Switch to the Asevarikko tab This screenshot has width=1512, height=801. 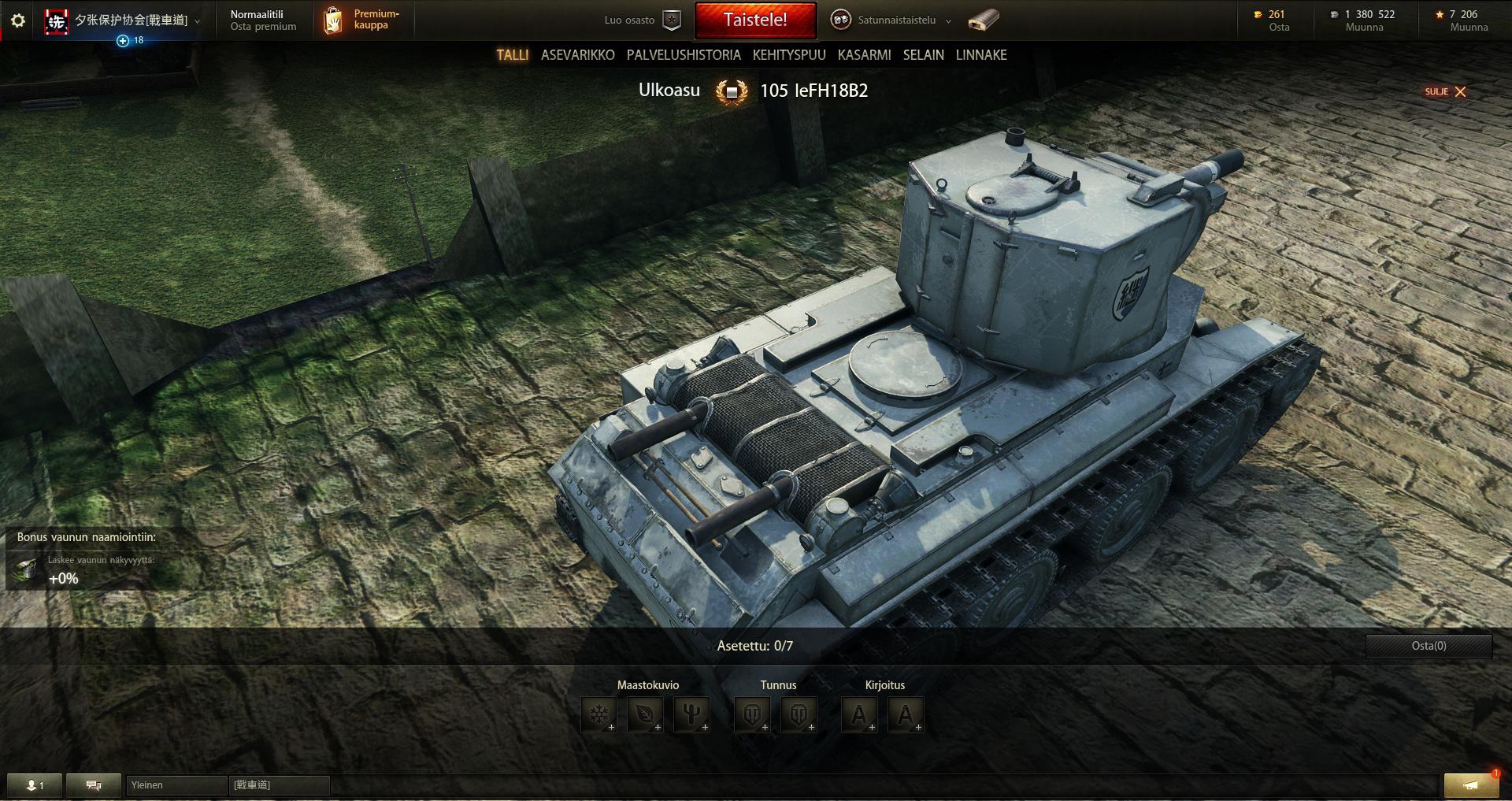point(577,55)
